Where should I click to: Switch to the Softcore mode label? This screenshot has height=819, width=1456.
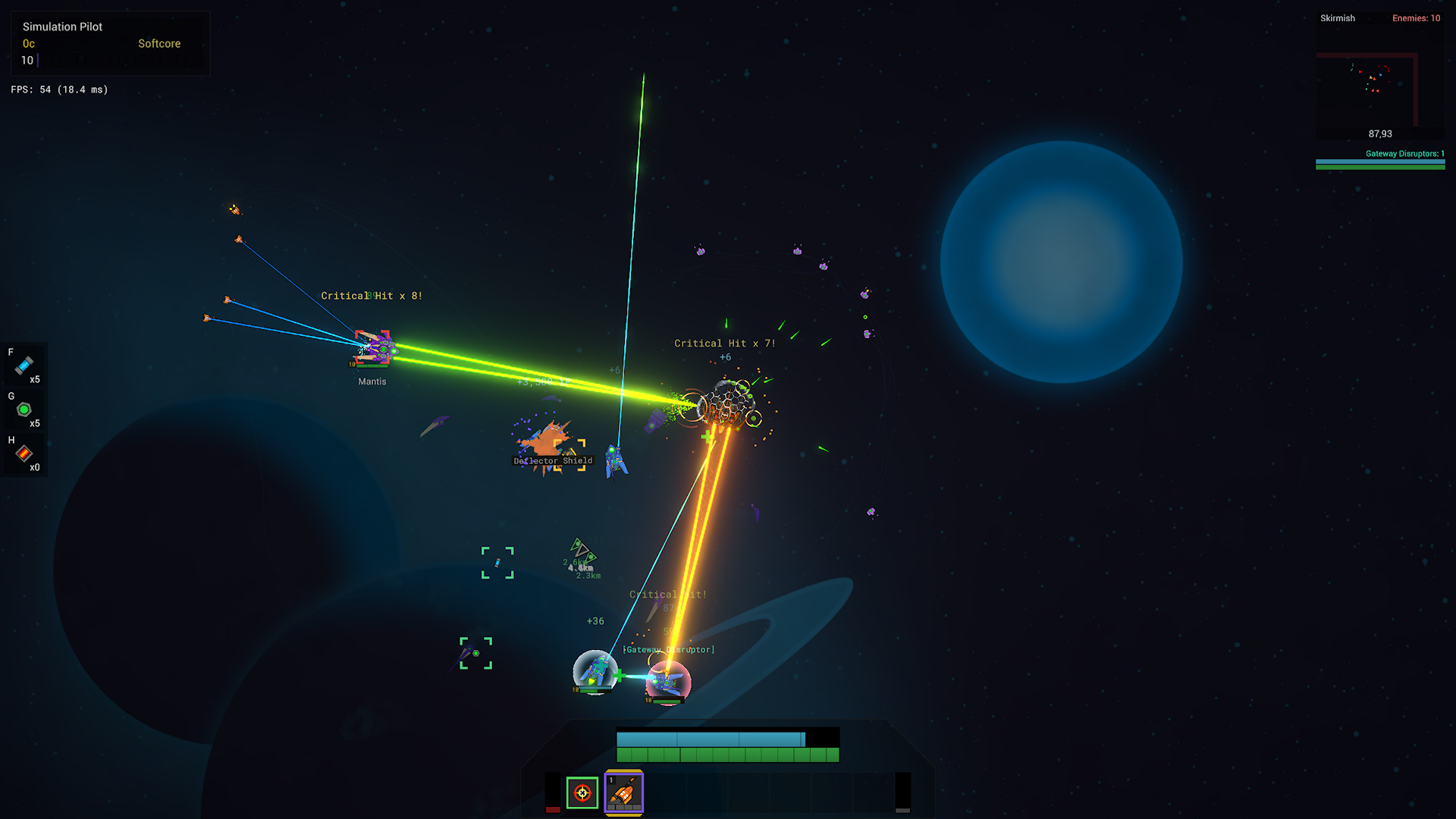158,43
